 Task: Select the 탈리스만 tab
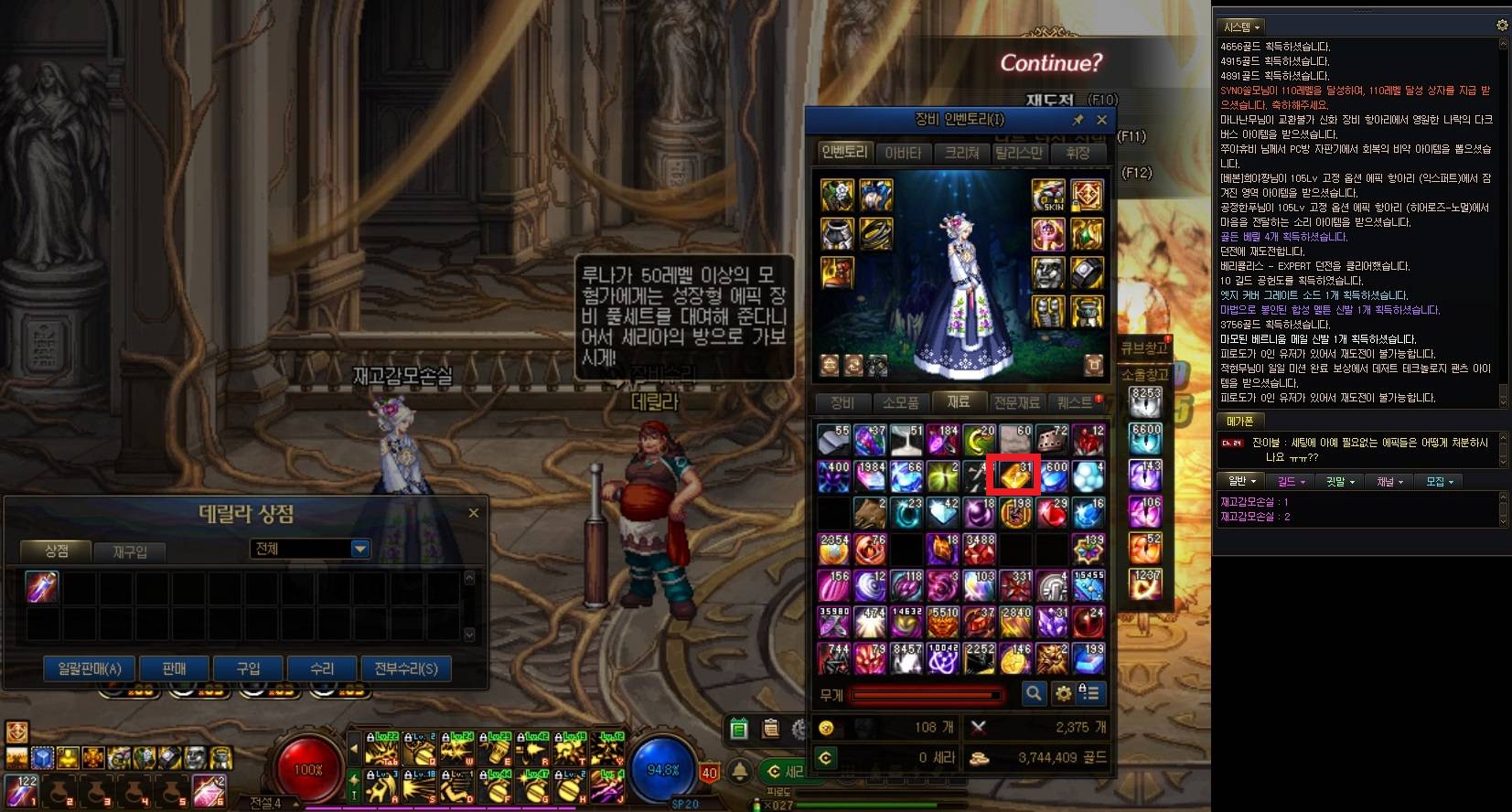[1019, 153]
